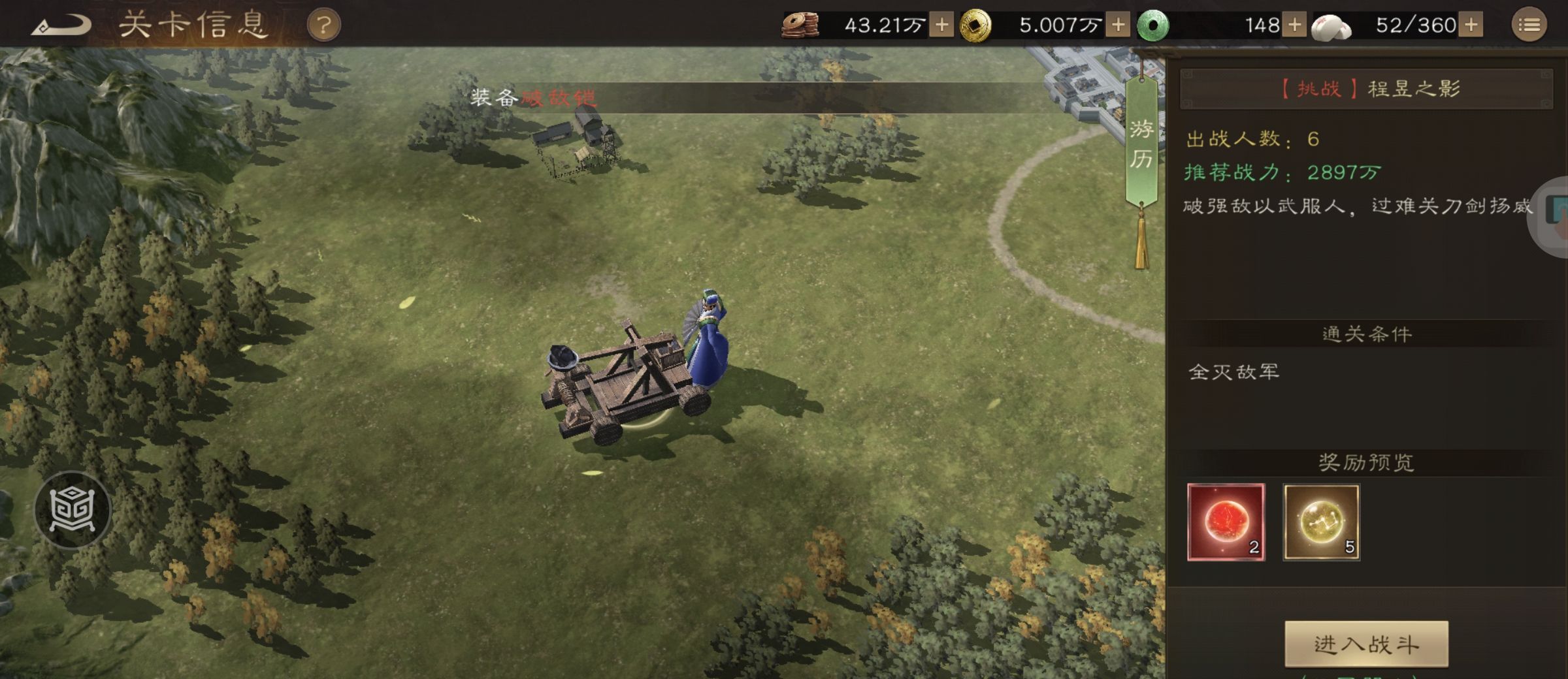1568x679 pixels.
Task: Open the question mark help button
Action: tap(323, 26)
